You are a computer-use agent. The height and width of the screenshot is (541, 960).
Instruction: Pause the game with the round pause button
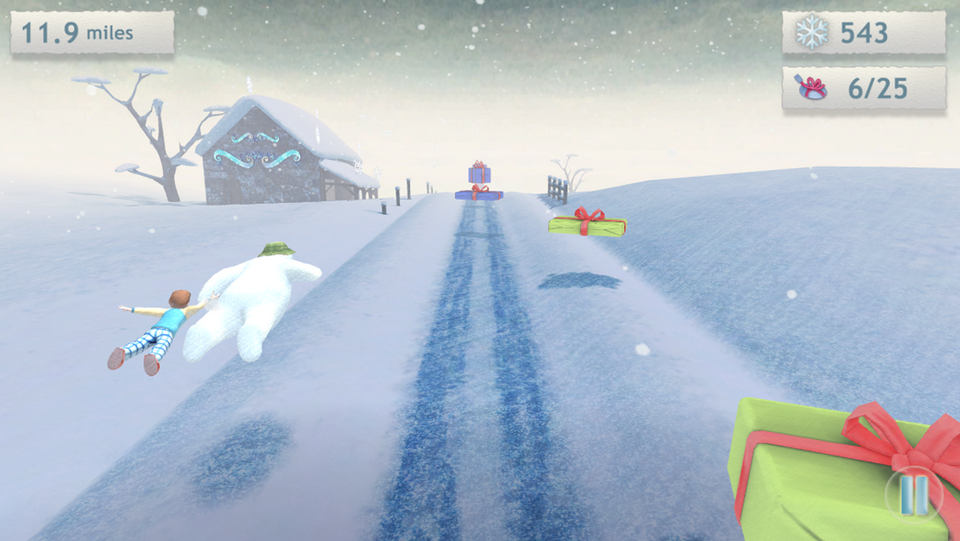914,494
